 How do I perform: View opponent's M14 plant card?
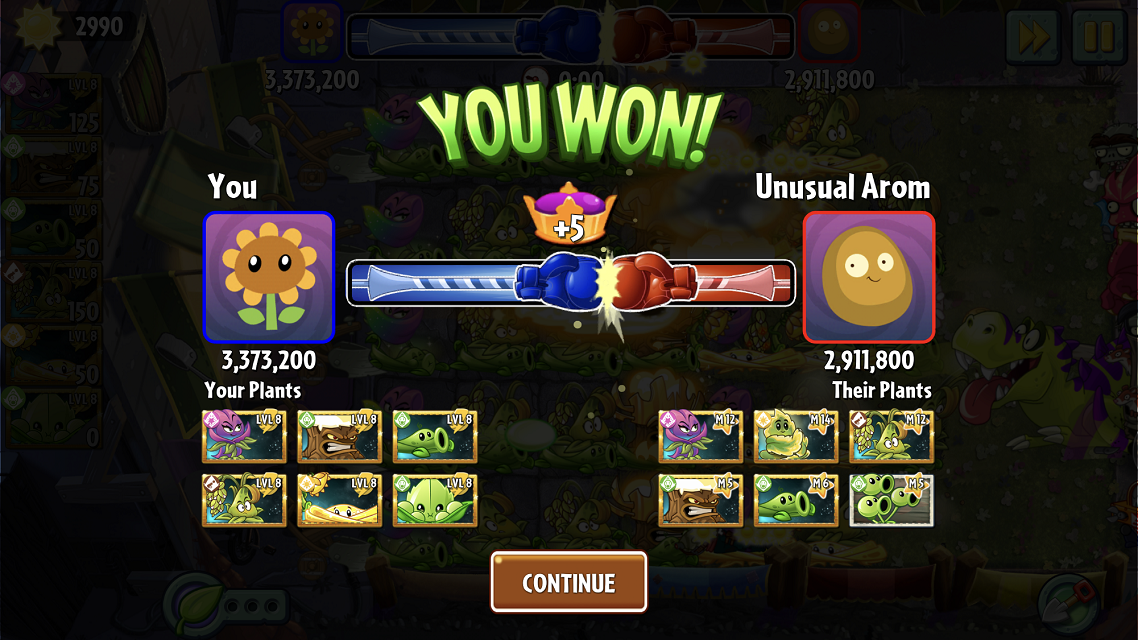pyautogui.click(x=796, y=436)
